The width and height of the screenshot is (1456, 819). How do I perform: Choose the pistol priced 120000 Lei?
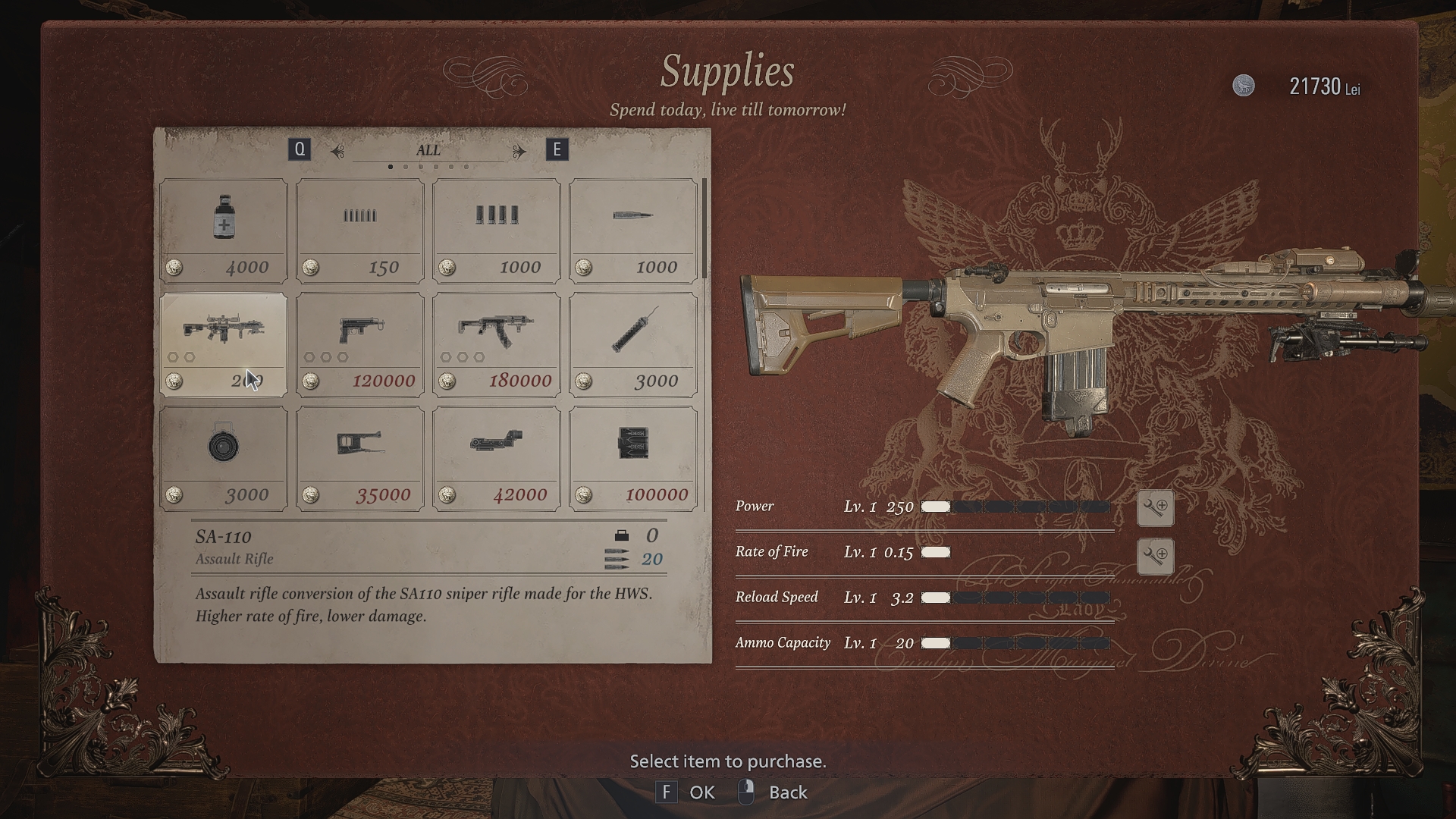(x=360, y=344)
